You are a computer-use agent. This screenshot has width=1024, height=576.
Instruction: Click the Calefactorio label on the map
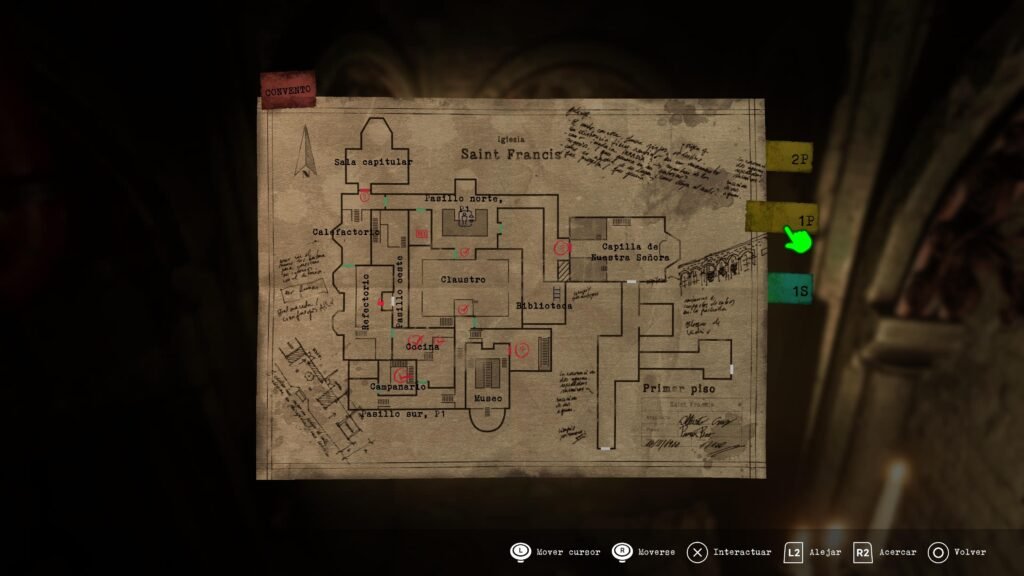tap(345, 232)
